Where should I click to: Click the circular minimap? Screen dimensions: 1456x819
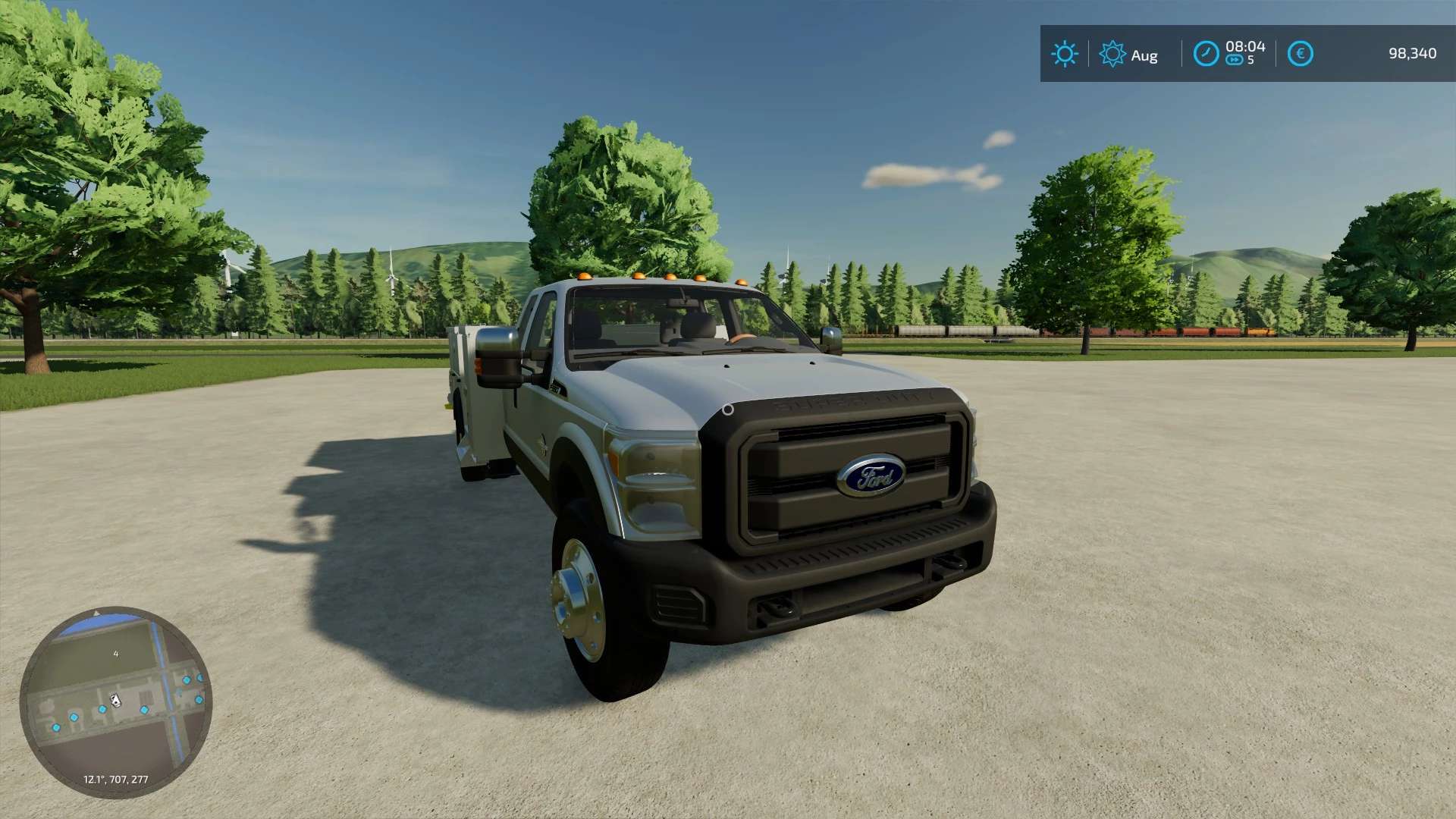pyautogui.click(x=116, y=701)
